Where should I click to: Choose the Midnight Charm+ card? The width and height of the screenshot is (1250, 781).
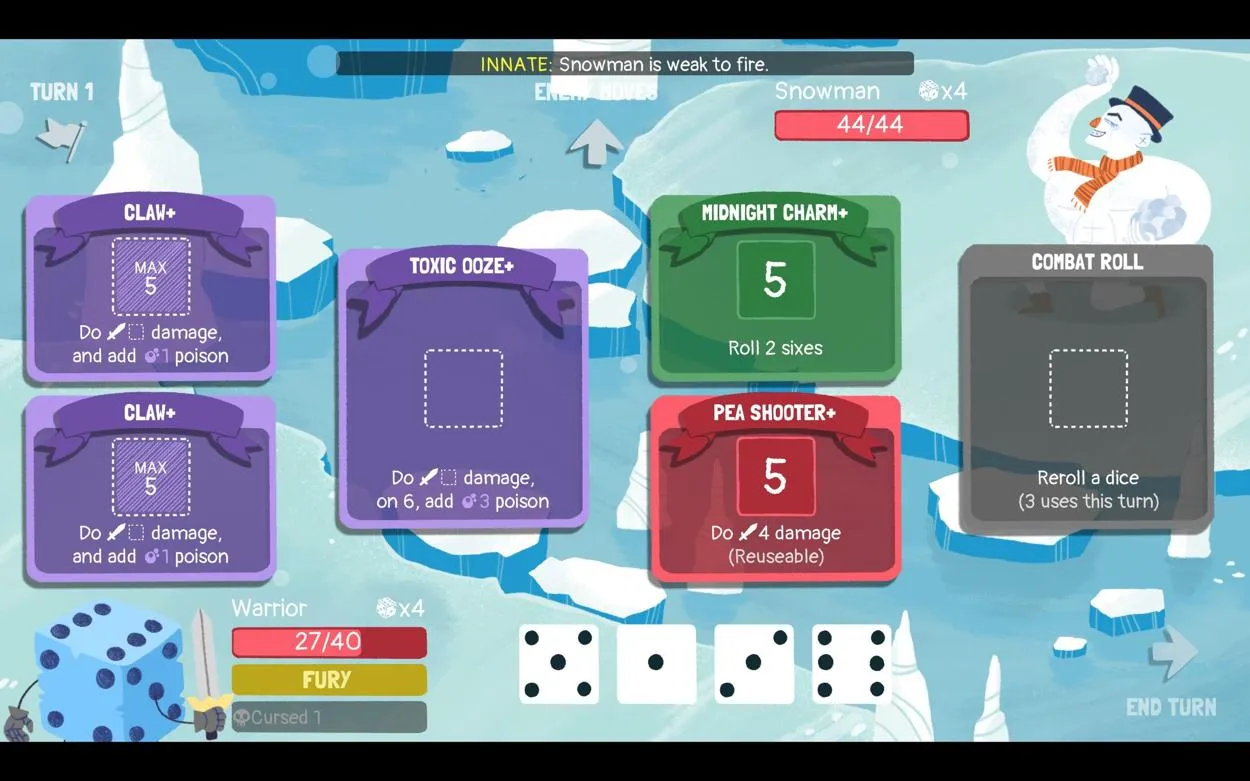(x=775, y=288)
